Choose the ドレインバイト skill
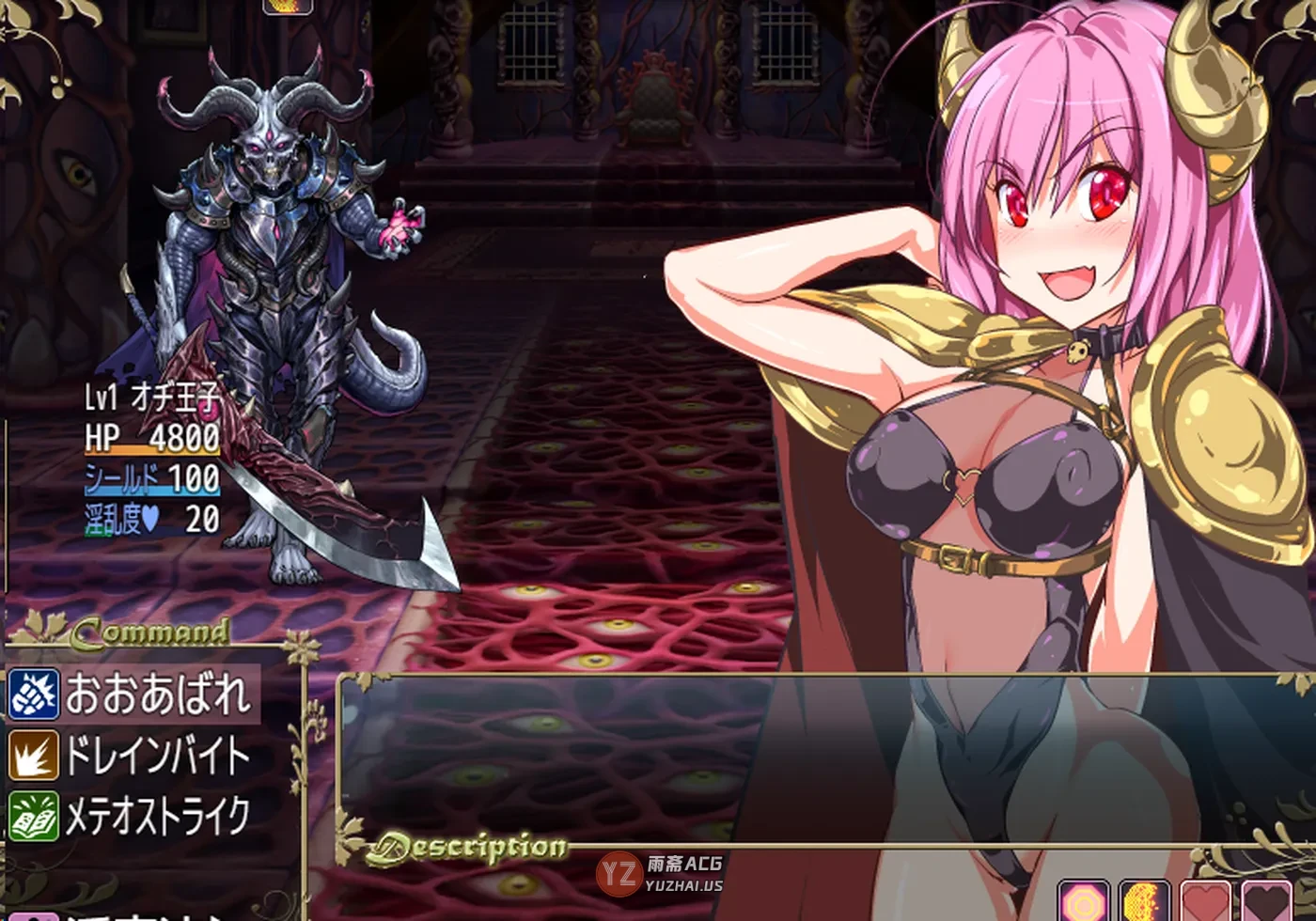Viewport: 1316px width, 921px height. (x=157, y=756)
